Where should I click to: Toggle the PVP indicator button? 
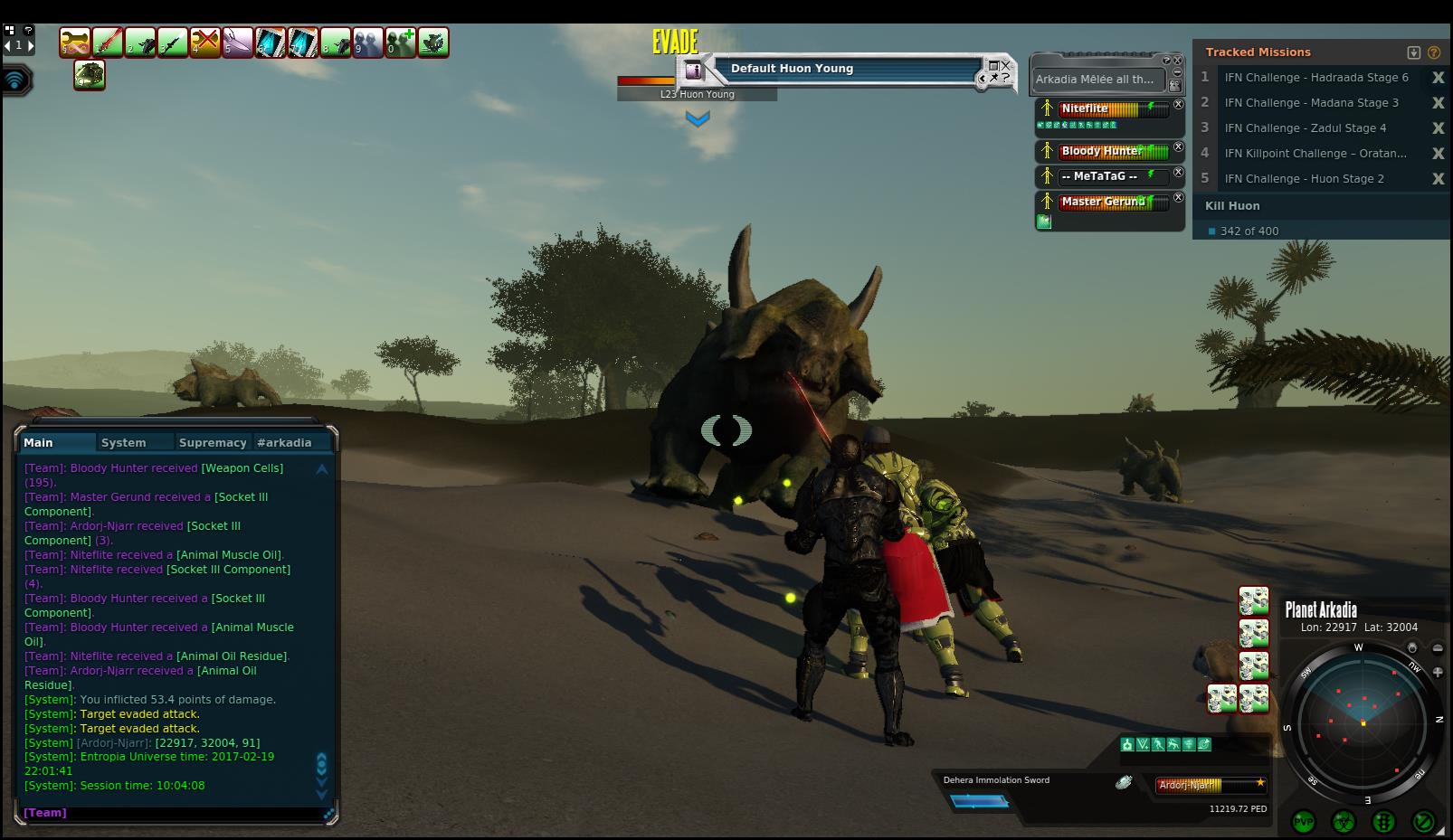pyautogui.click(x=1303, y=821)
